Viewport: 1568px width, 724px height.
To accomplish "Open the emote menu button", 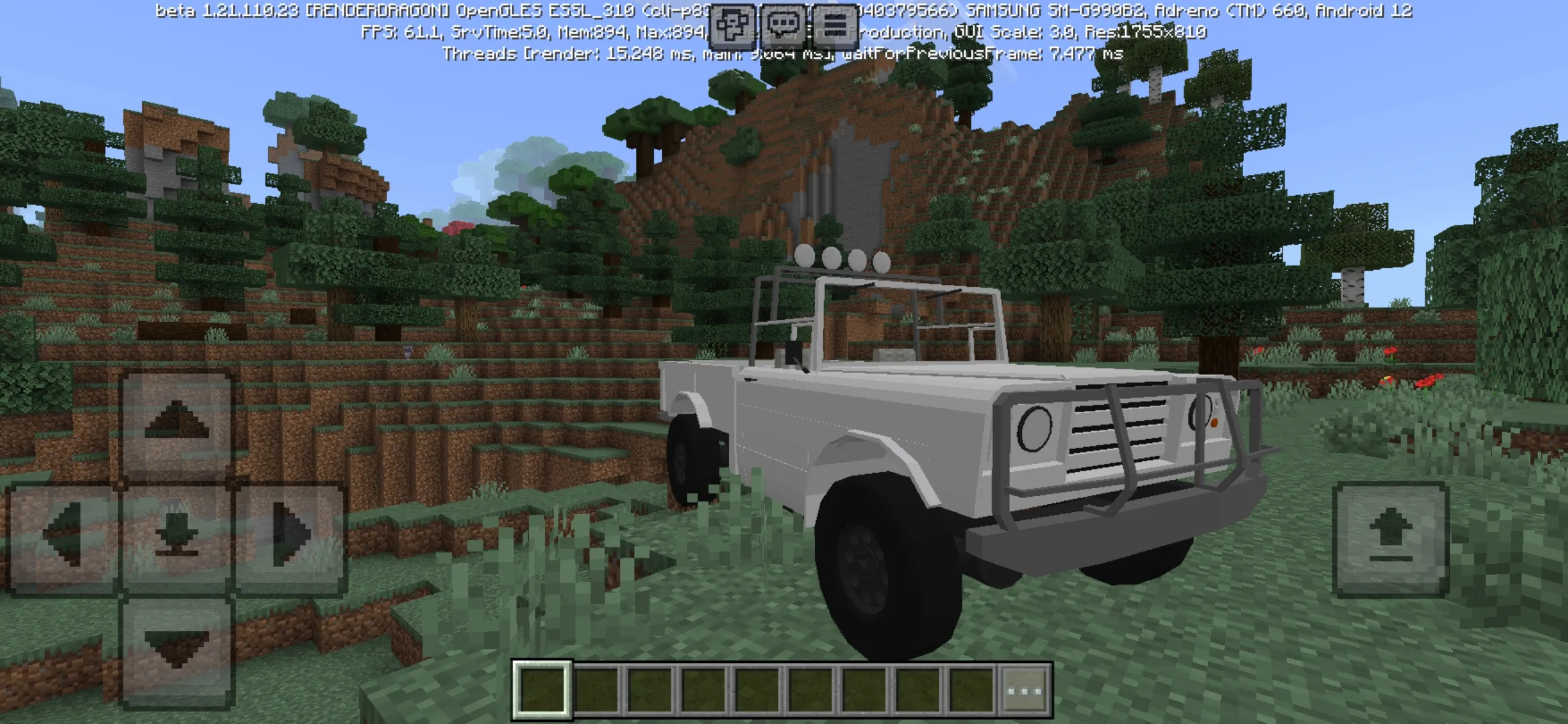I will coord(732,25).
